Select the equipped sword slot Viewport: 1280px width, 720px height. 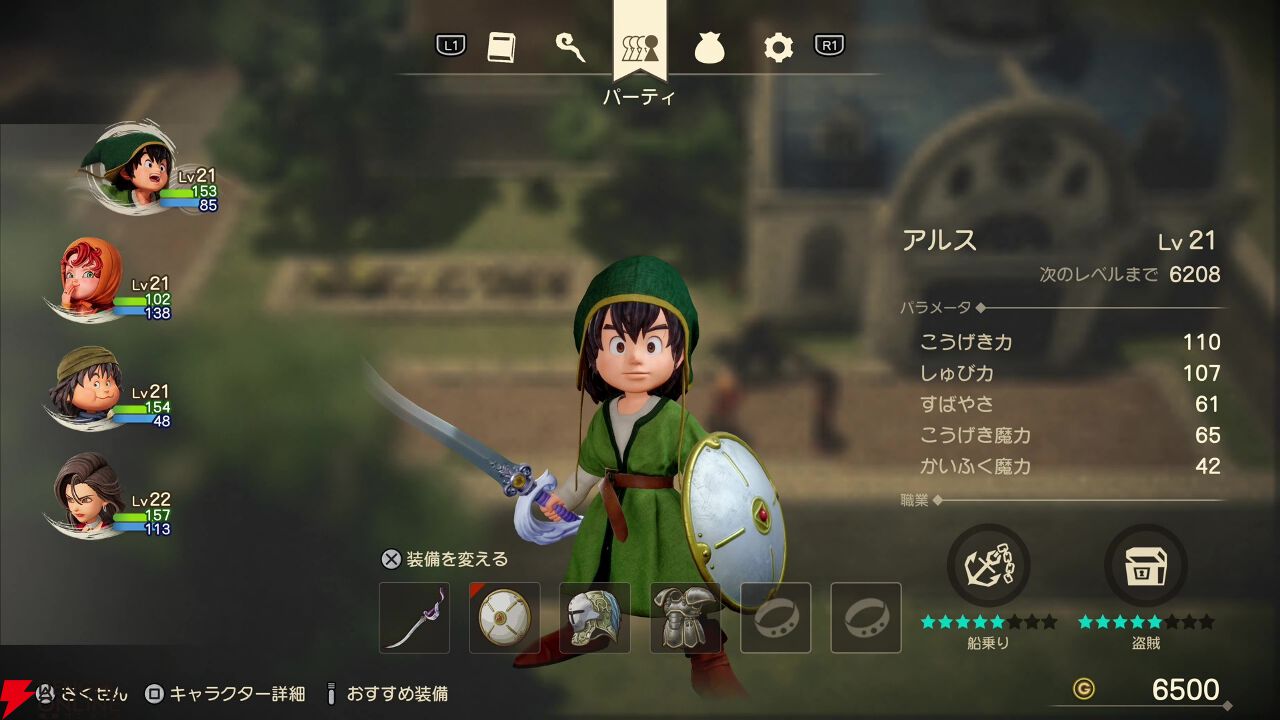(415, 618)
